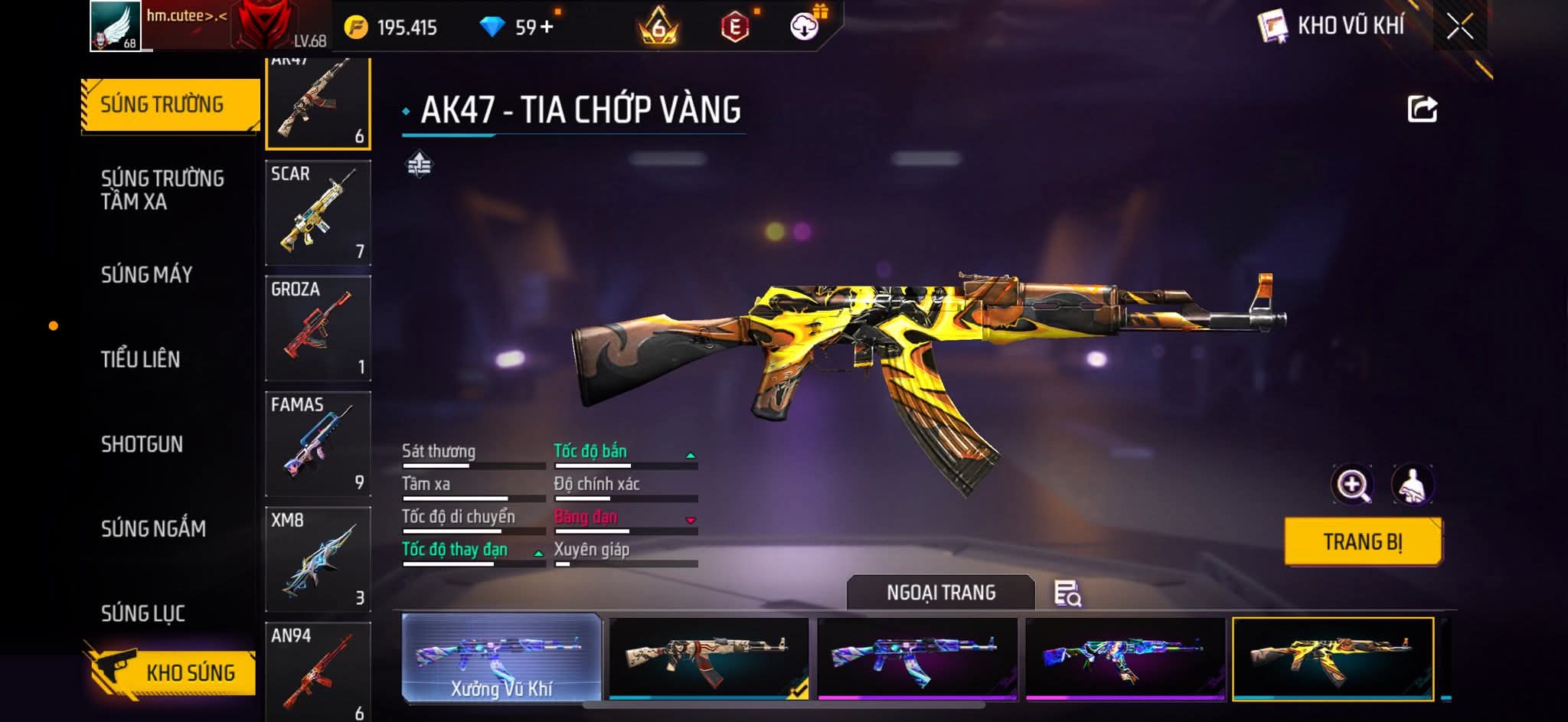Viewport: 1568px width, 722px height.
Task: Select the SCAR weapon tile
Action: pyautogui.click(x=318, y=213)
